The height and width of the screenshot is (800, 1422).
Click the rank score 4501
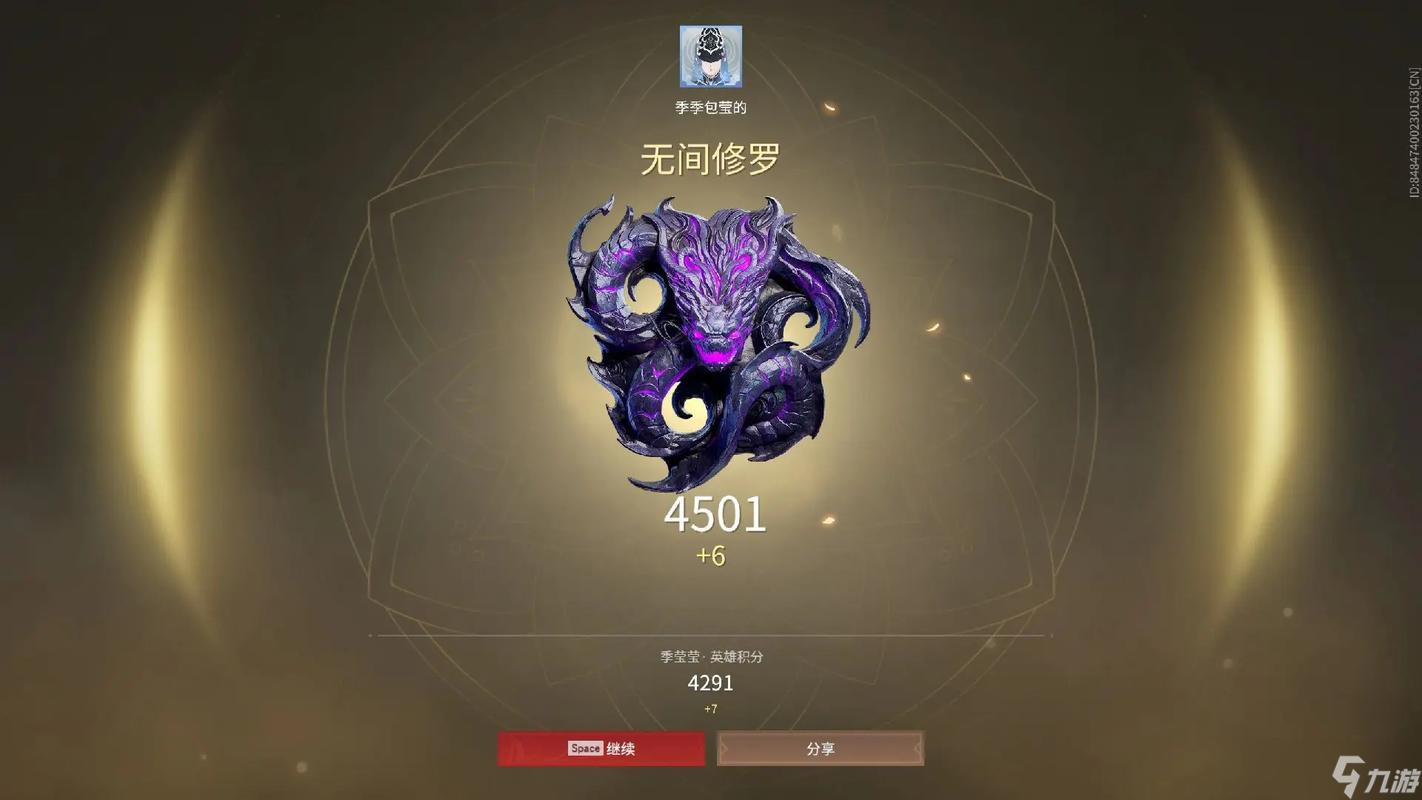pyautogui.click(x=713, y=516)
